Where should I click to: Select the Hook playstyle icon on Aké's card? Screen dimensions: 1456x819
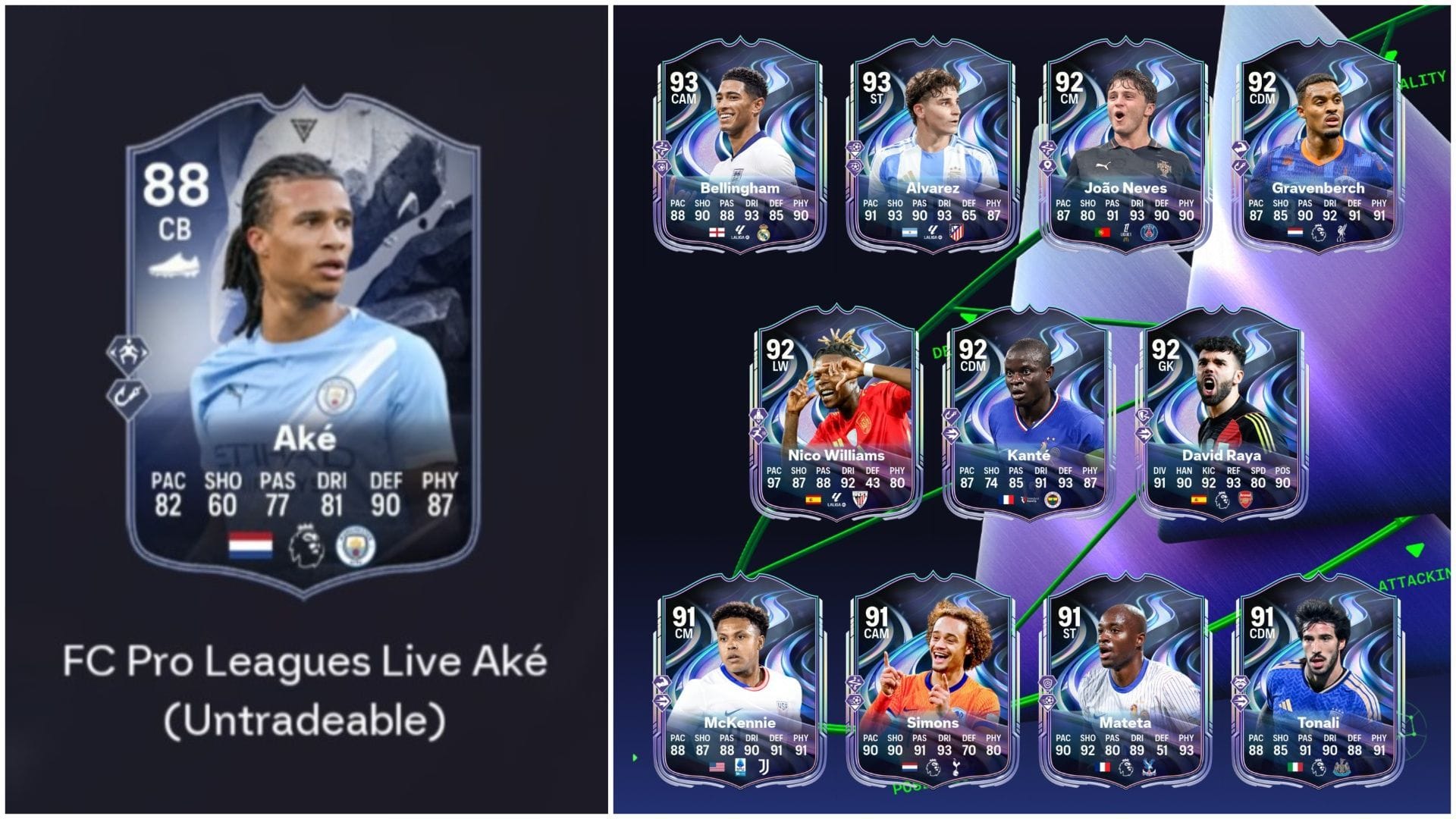click(x=130, y=394)
